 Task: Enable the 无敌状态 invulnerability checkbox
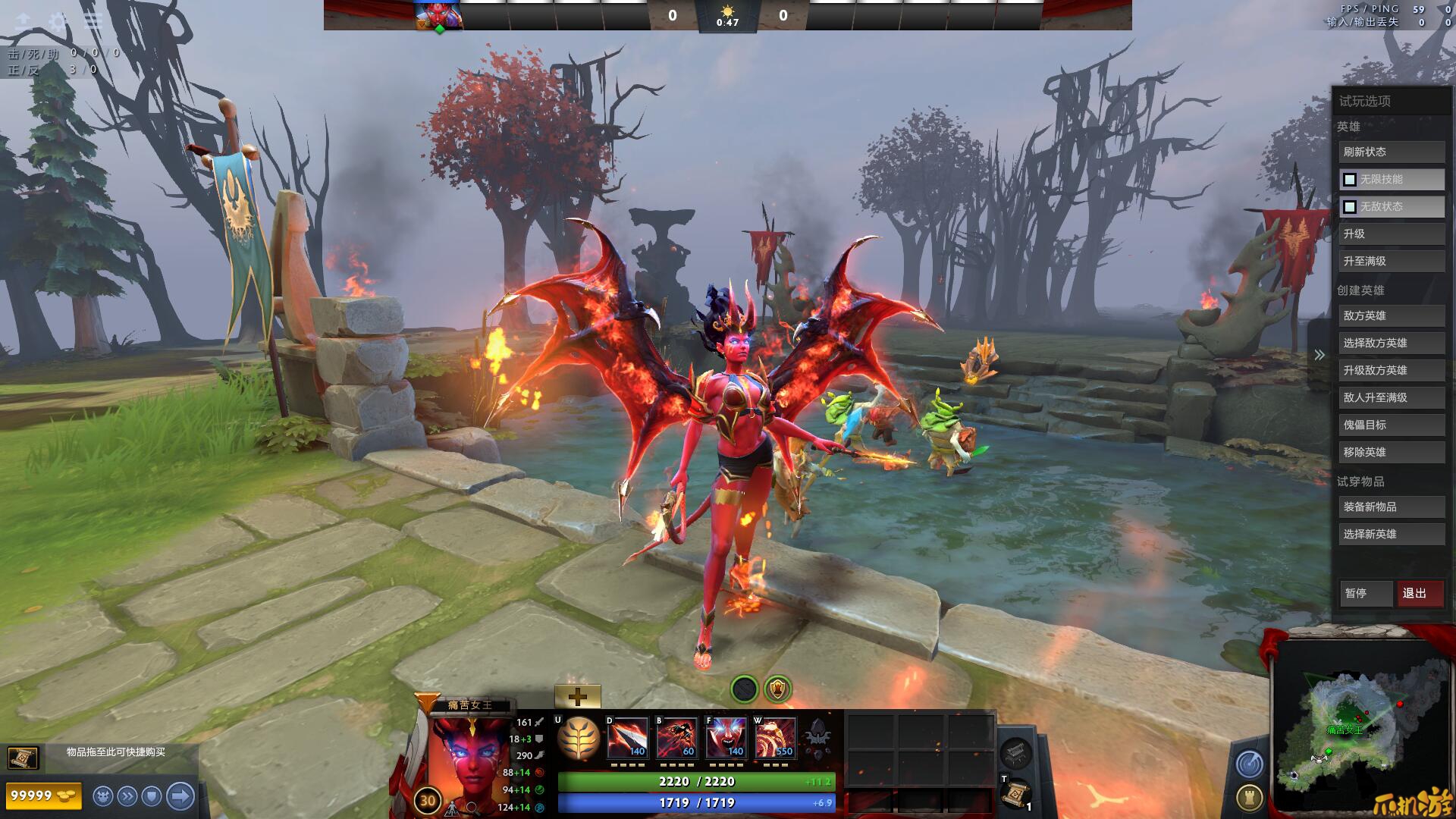pyautogui.click(x=1350, y=207)
